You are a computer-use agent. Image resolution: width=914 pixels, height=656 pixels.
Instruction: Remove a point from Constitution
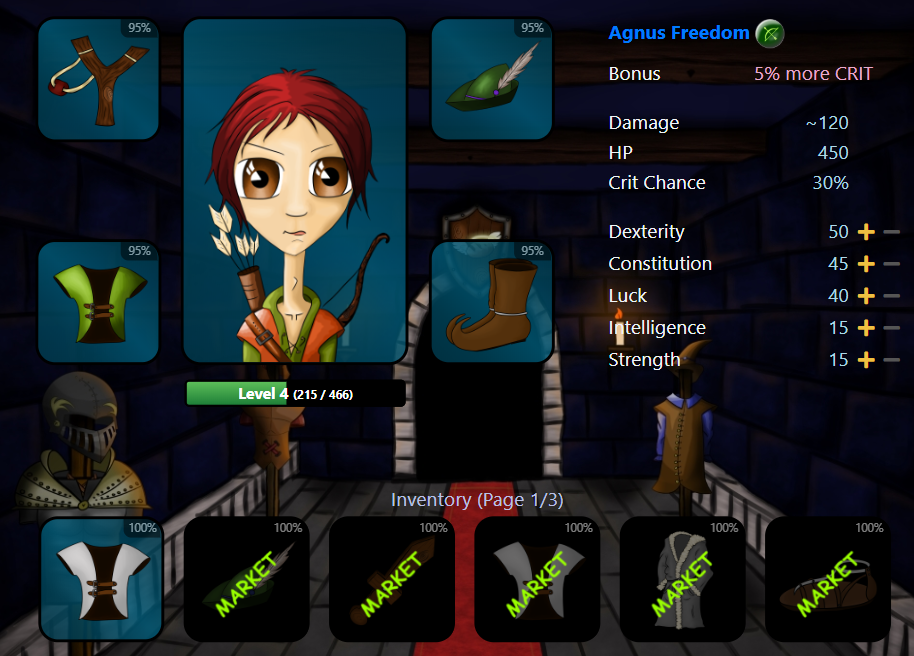(891, 264)
